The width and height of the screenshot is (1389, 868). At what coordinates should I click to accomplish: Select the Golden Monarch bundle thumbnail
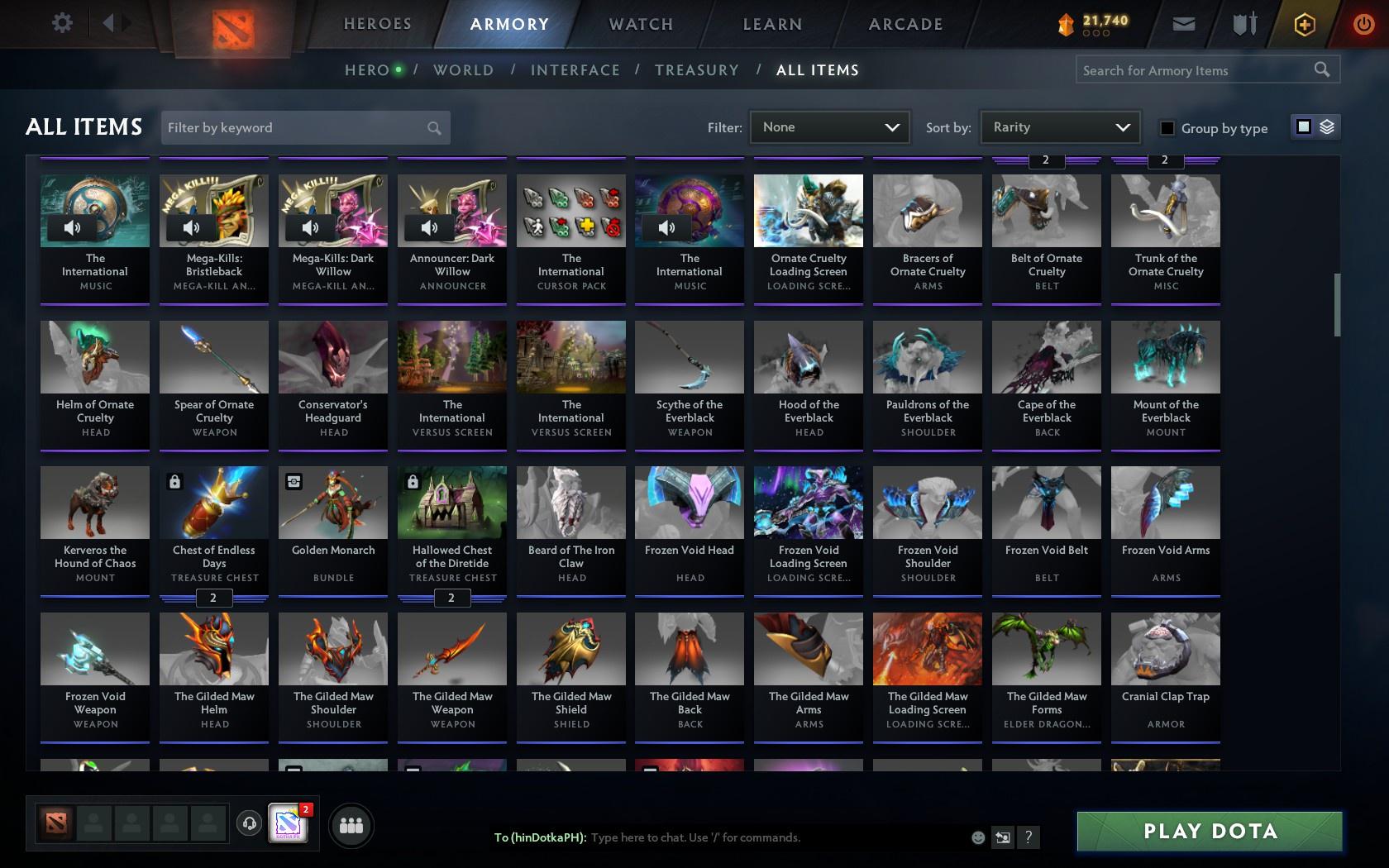click(x=332, y=502)
